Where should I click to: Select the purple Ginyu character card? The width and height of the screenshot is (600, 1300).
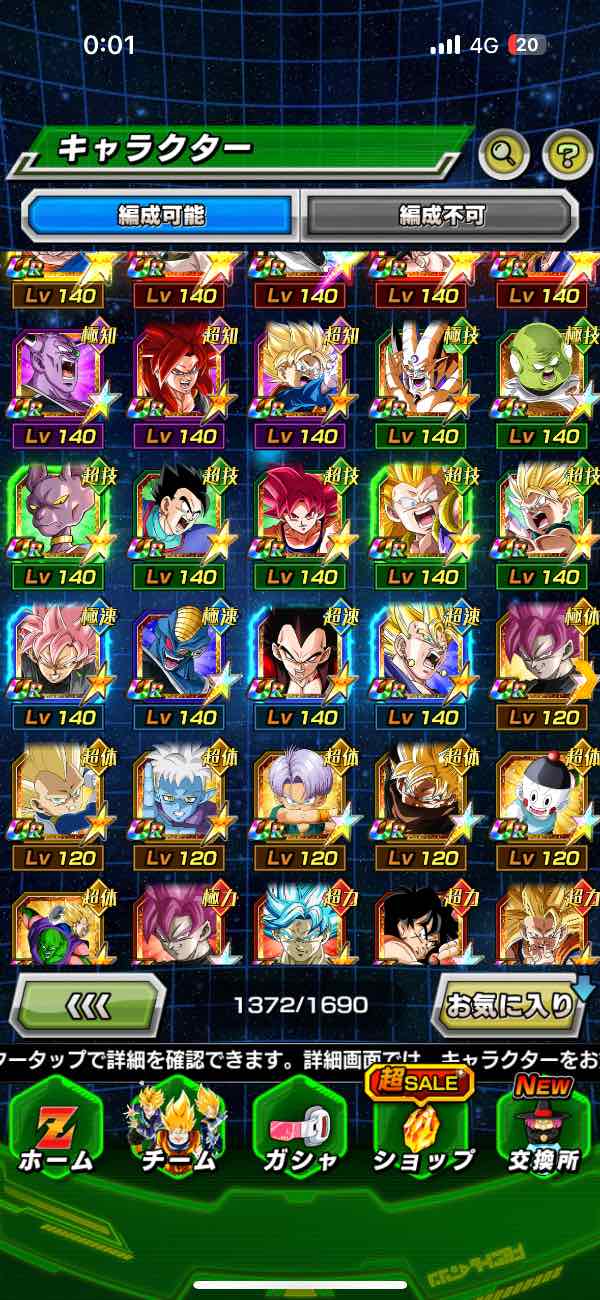click(x=59, y=372)
